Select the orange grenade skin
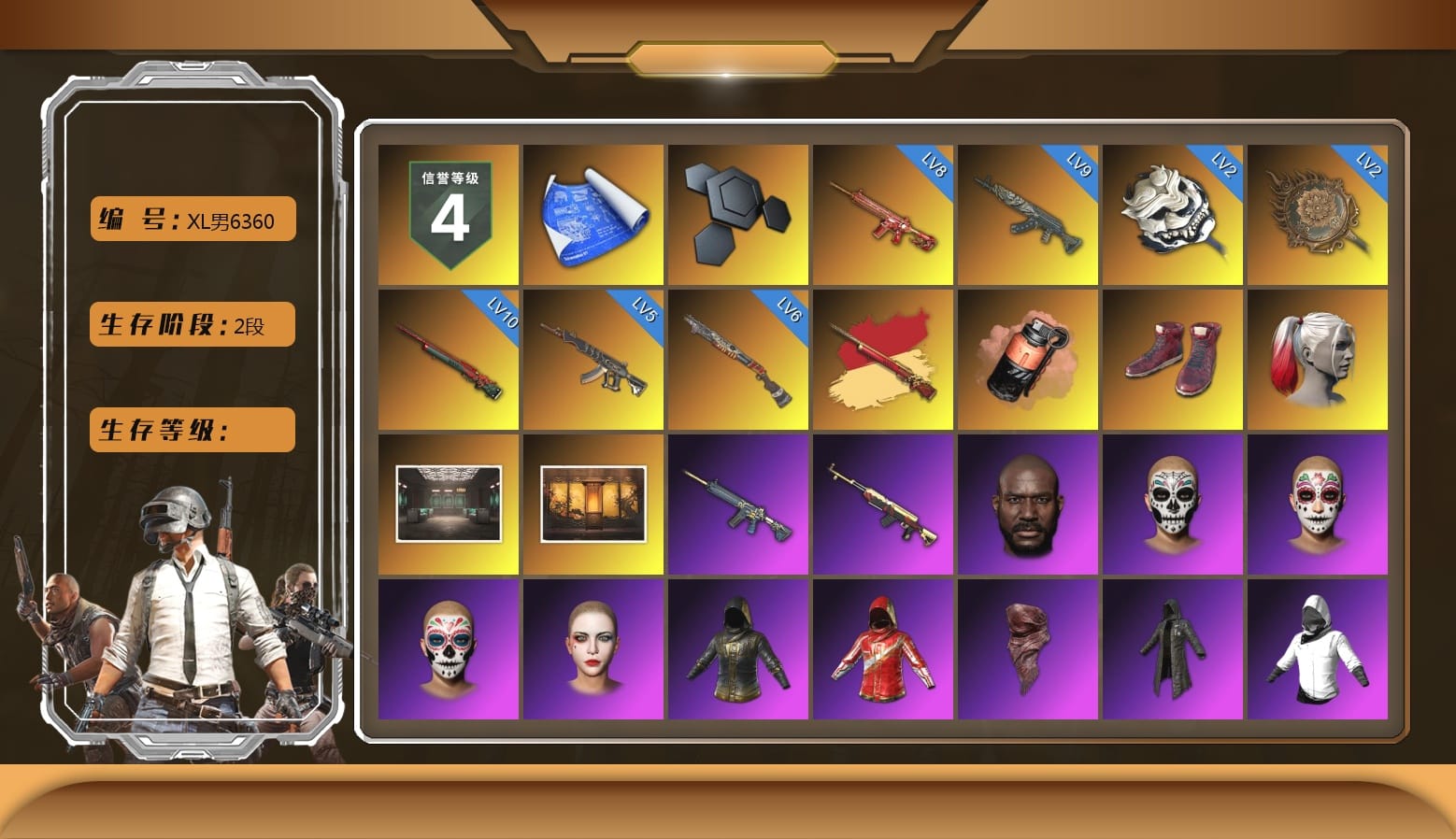 (x=1028, y=358)
